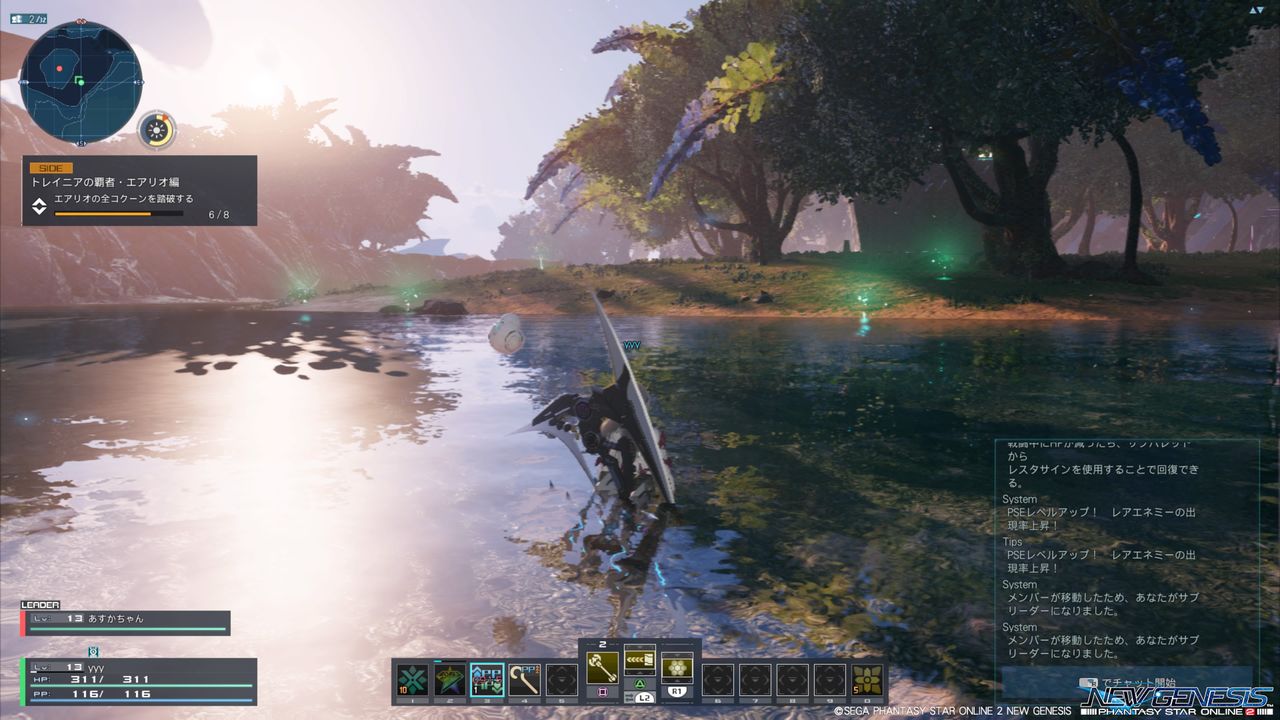This screenshot has width=1280, height=720.
Task: Activate the yellow arrows weapon action icon
Action: pyautogui.click(x=640, y=660)
